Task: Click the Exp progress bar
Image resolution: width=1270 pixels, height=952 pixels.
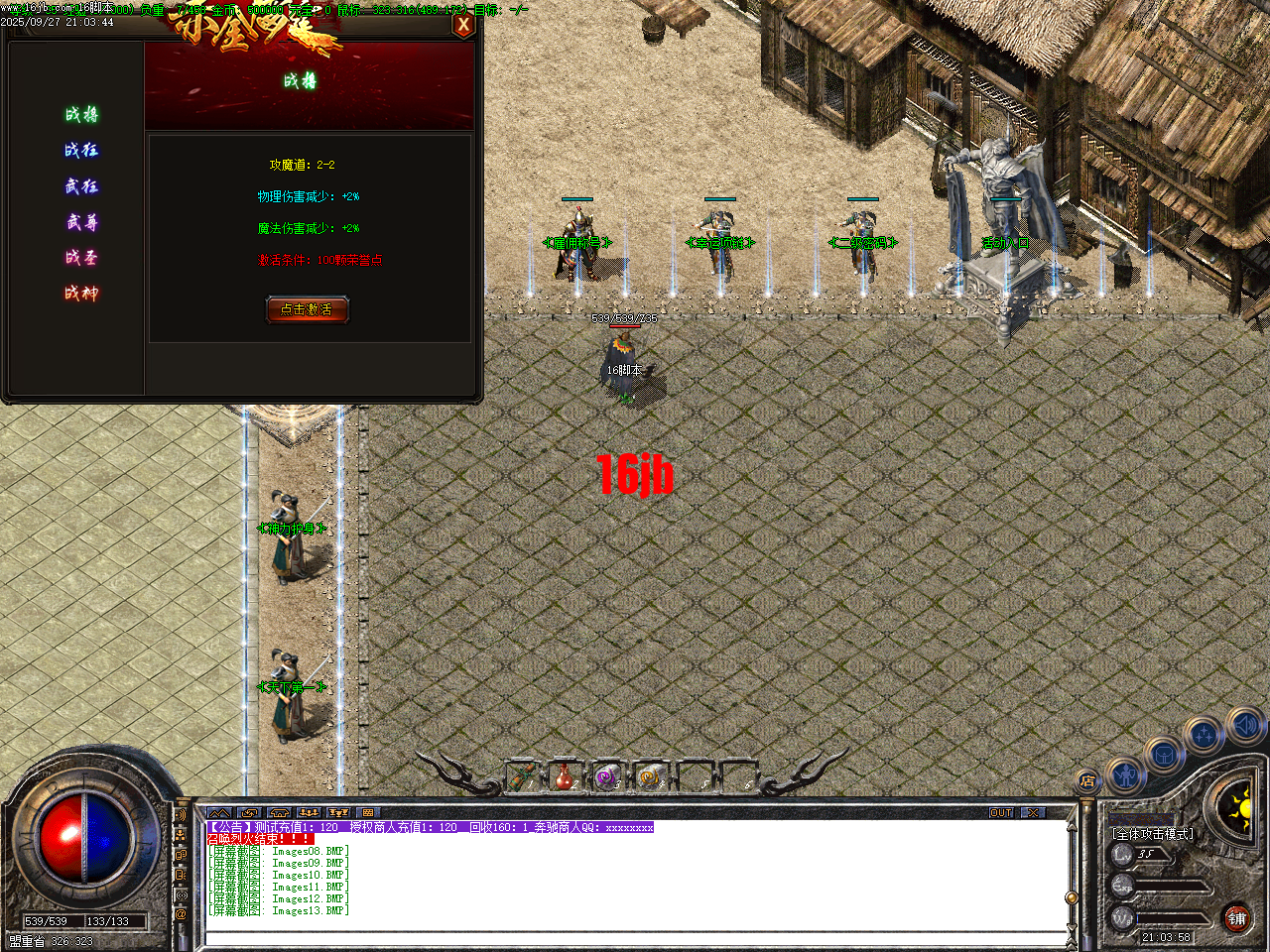Action: (1171, 886)
